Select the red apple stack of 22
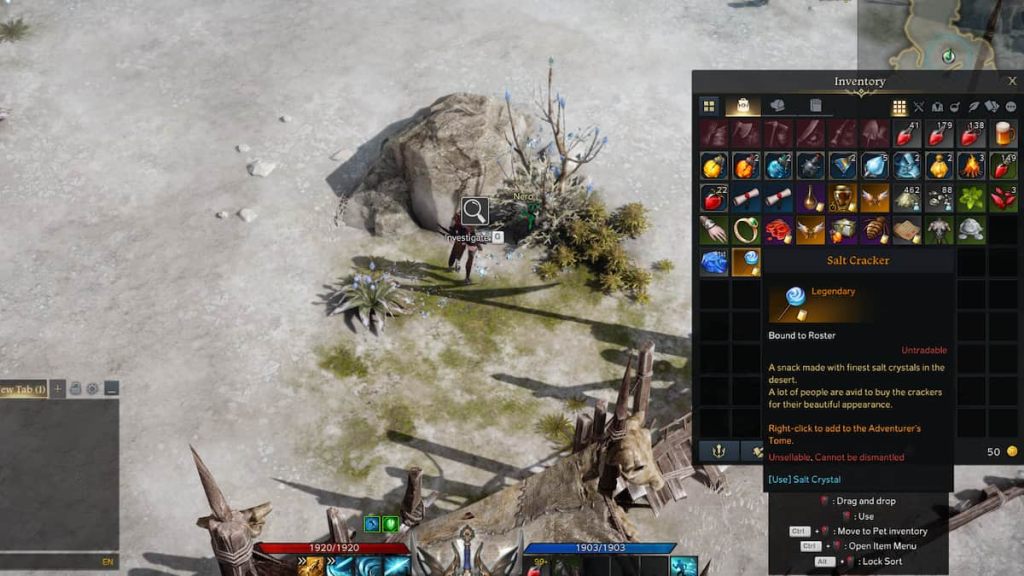This screenshot has width=1024, height=576. click(x=714, y=198)
